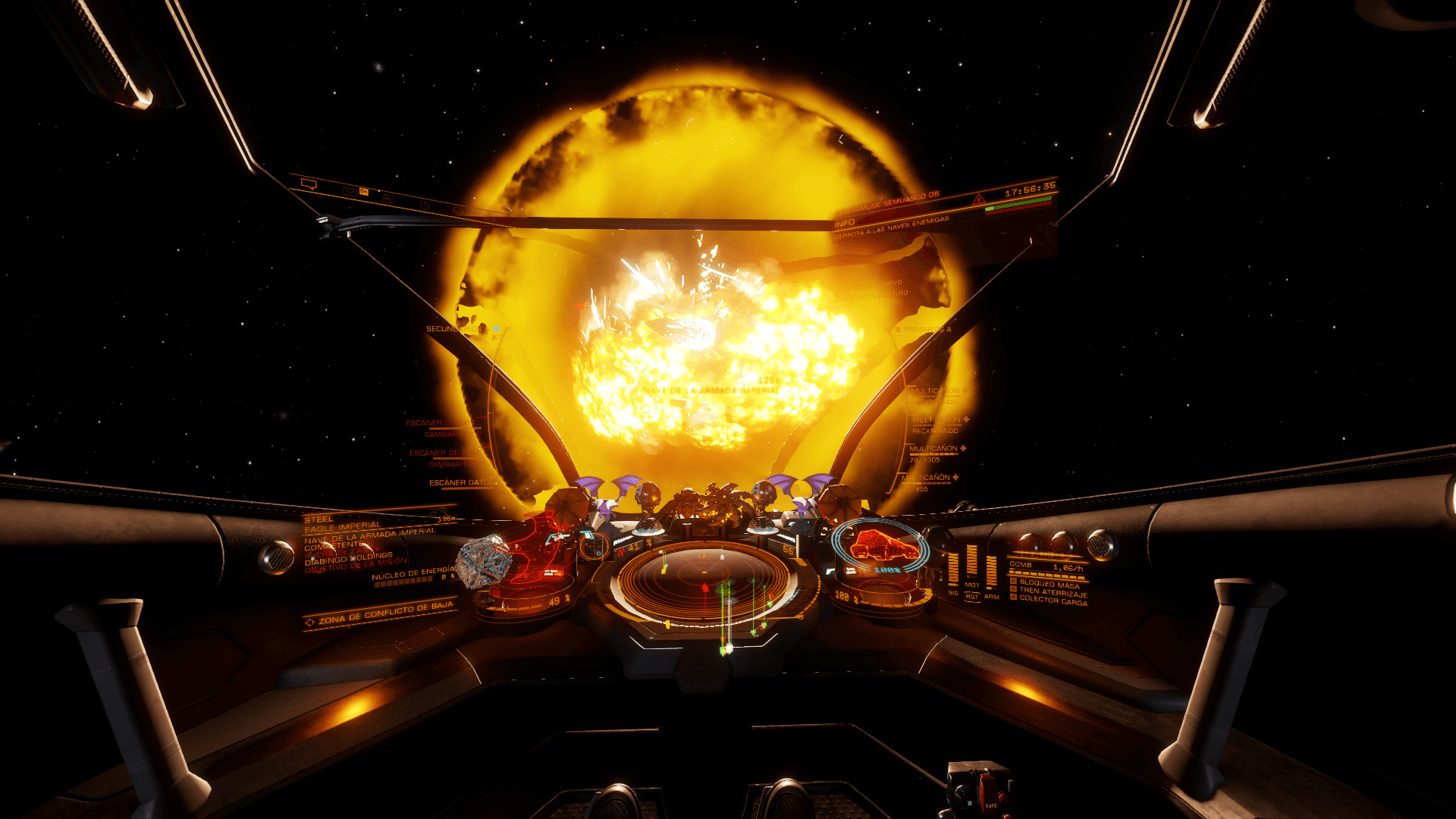Click the SIS power capacitor bar
This screenshot has width=1456, height=819.
(x=953, y=569)
